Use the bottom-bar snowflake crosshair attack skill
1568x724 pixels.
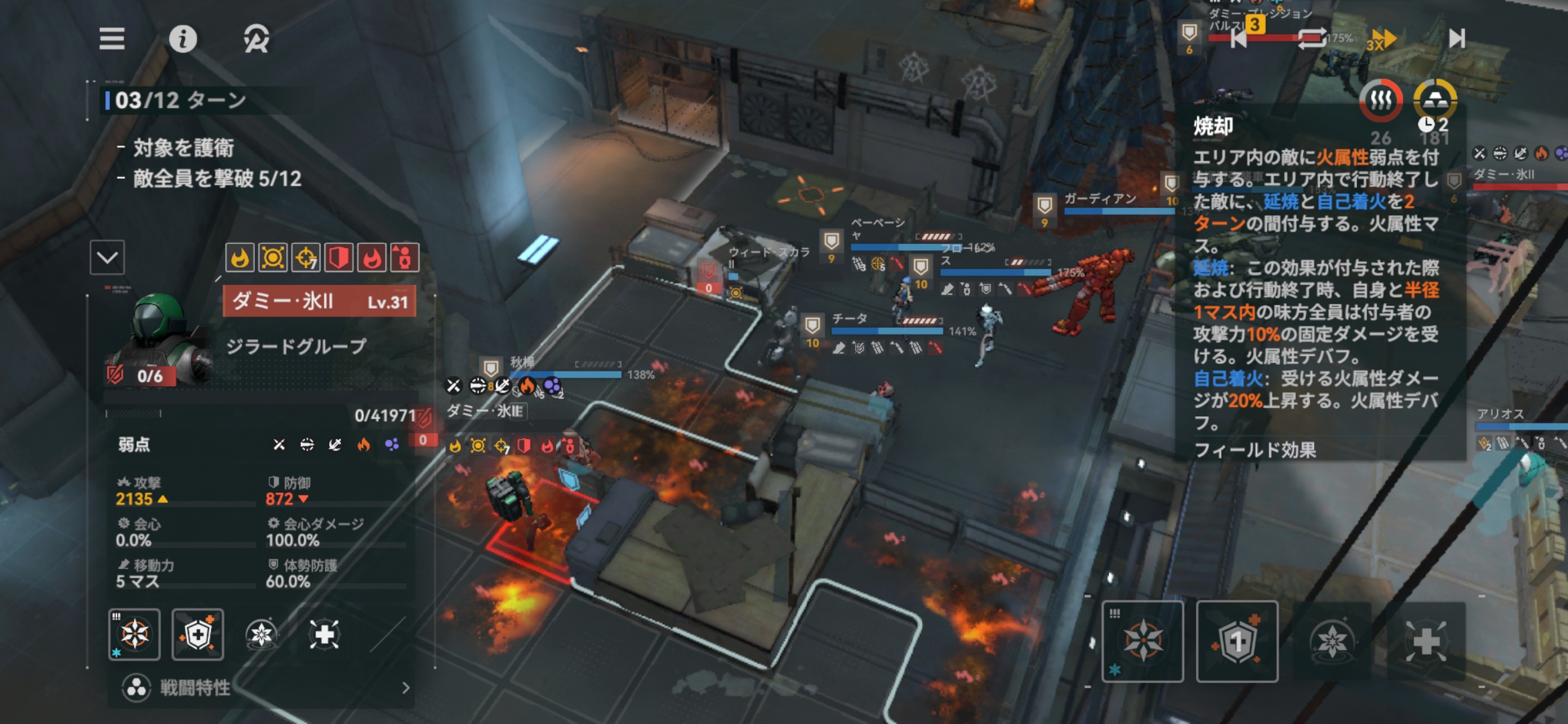pos(1142,642)
